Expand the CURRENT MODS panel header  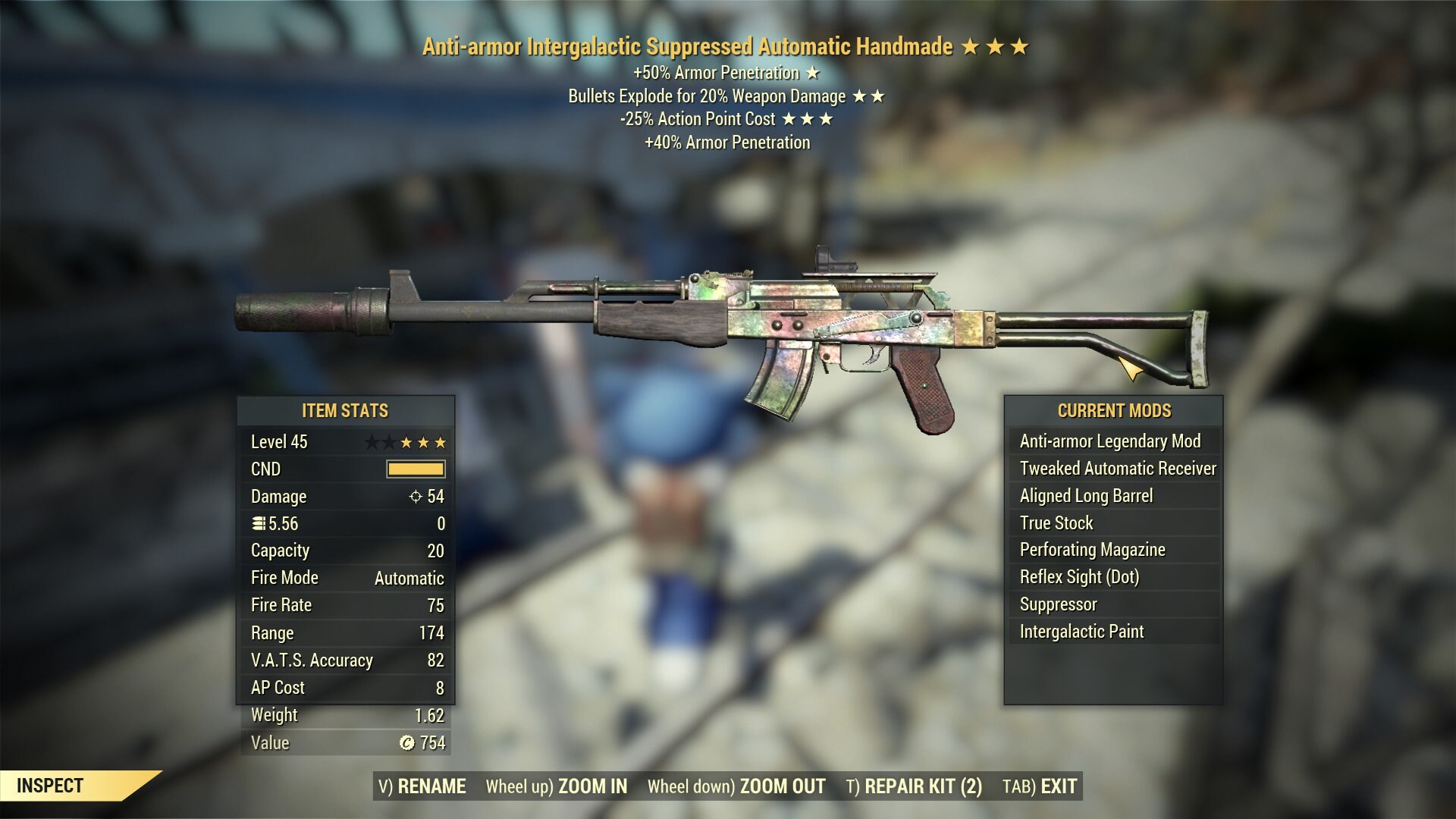click(x=1114, y=411)
